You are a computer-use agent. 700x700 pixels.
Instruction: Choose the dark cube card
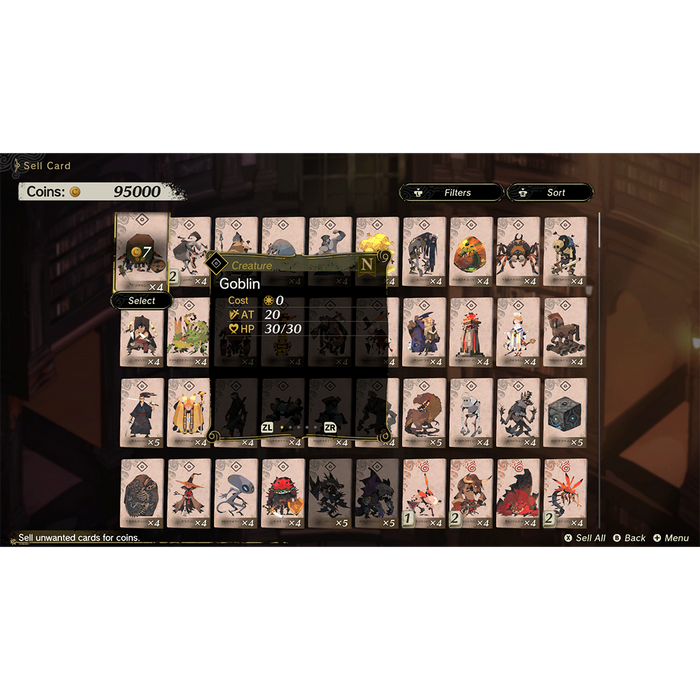565,412
